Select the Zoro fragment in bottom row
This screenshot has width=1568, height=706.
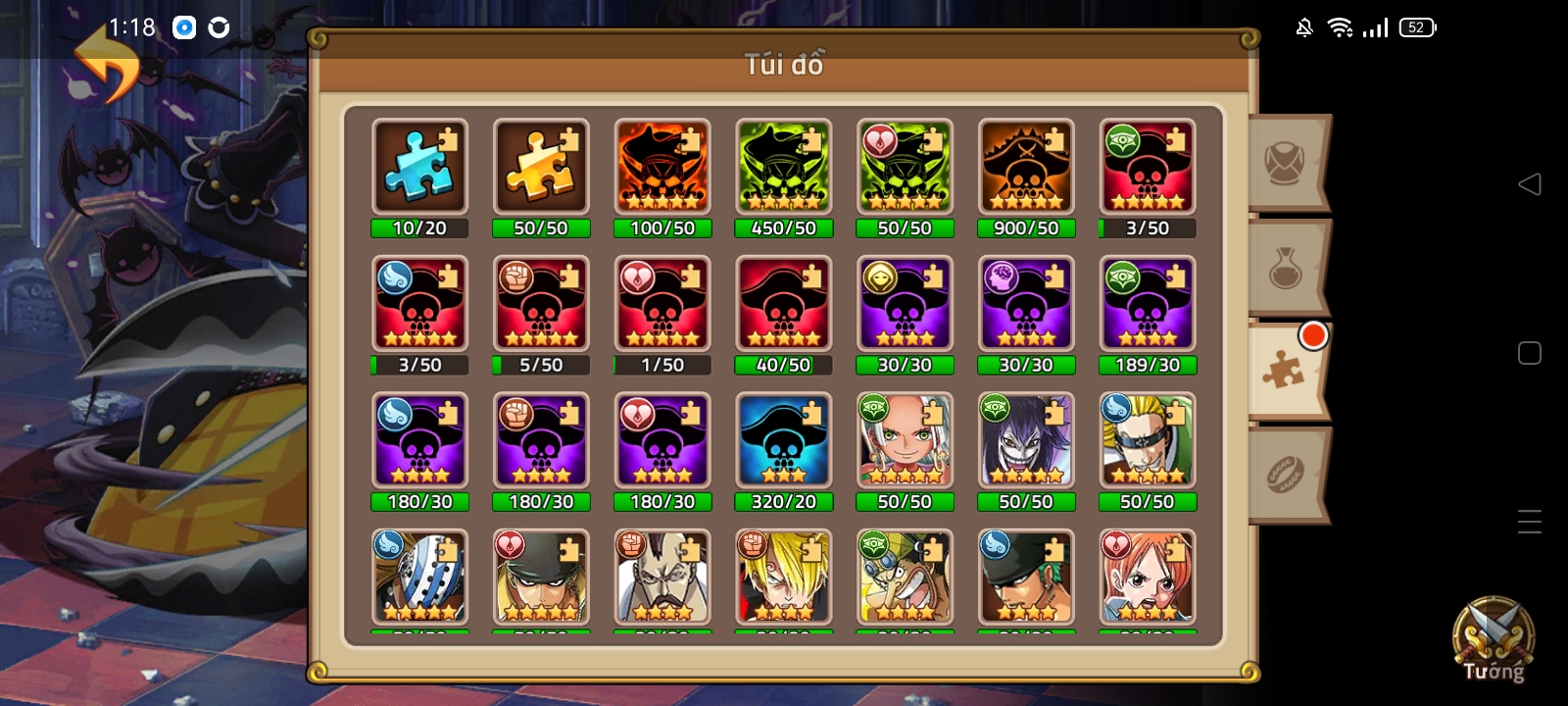coord(1026,579)
